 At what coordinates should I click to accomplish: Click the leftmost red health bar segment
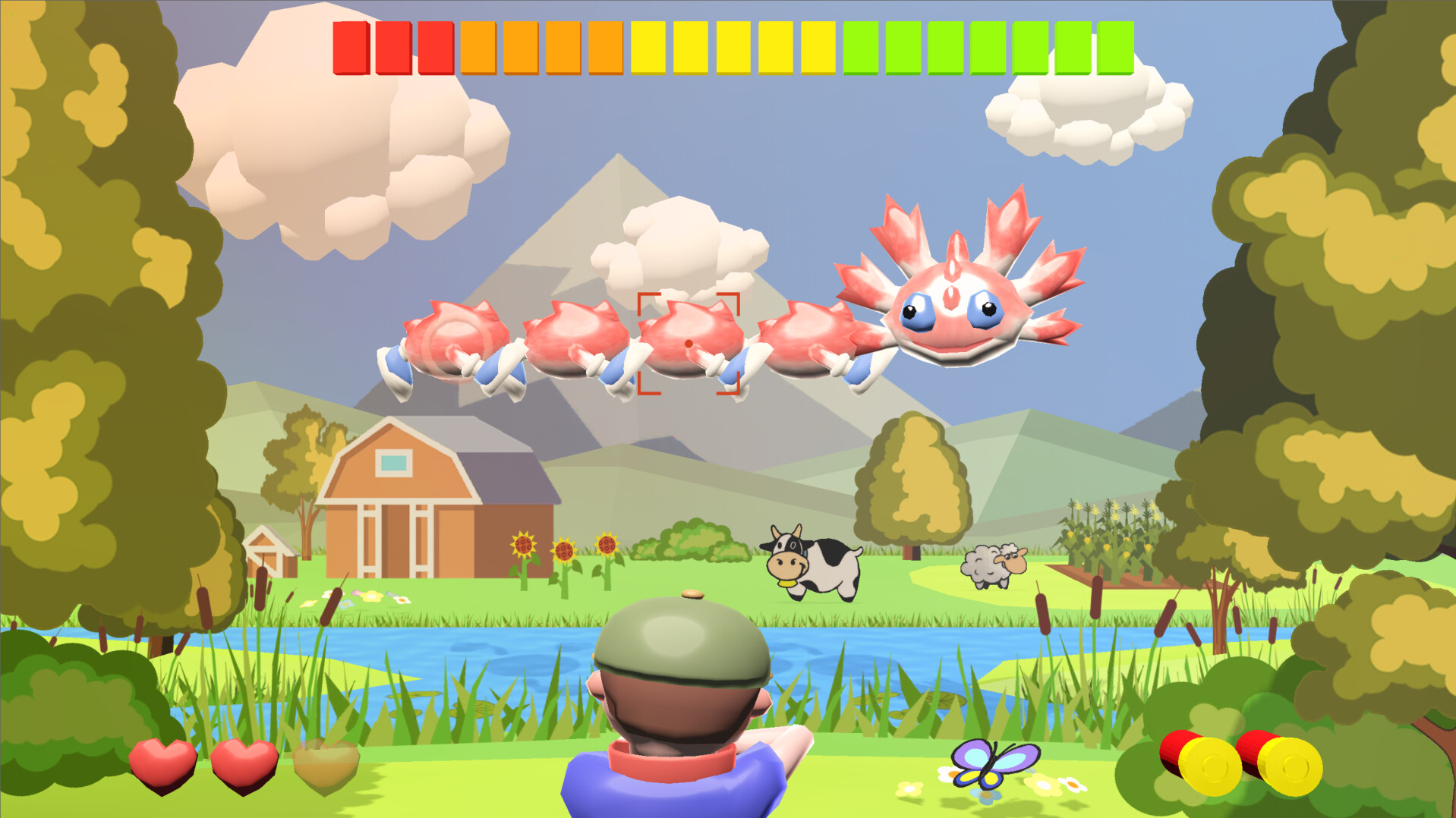coord(350,47)
